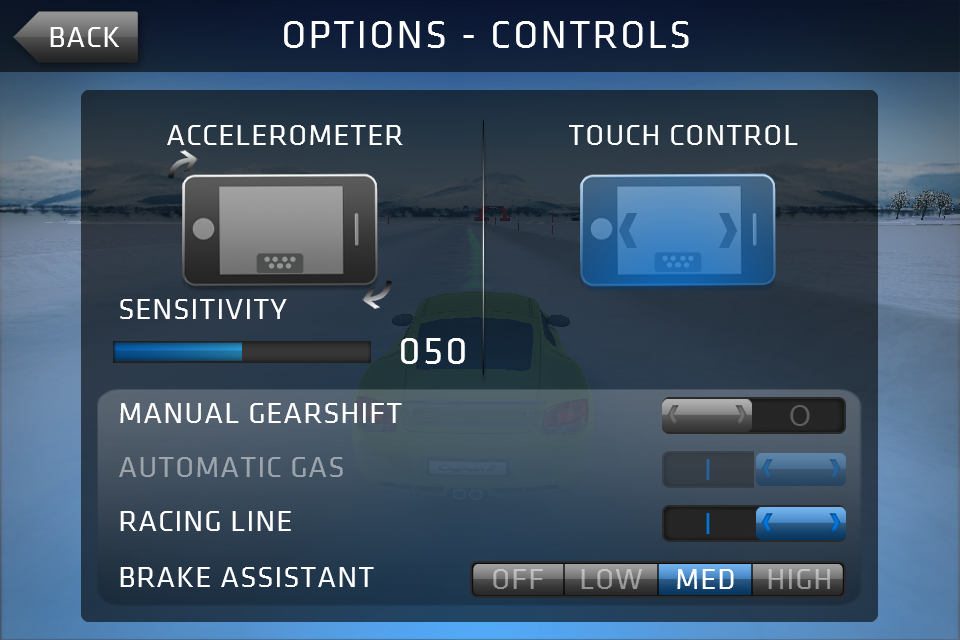This screenshot has height=640, width=960.
Task: Adjust the Sensitivity slider bar
Action: 241,352
